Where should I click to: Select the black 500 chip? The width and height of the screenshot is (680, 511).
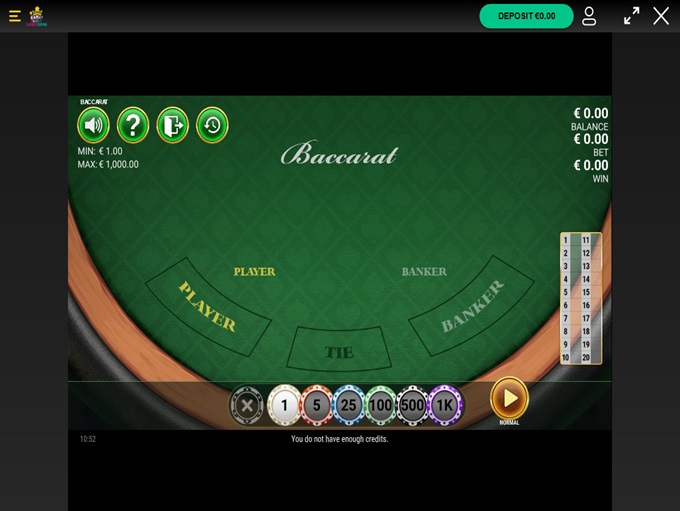coord(412,405)
